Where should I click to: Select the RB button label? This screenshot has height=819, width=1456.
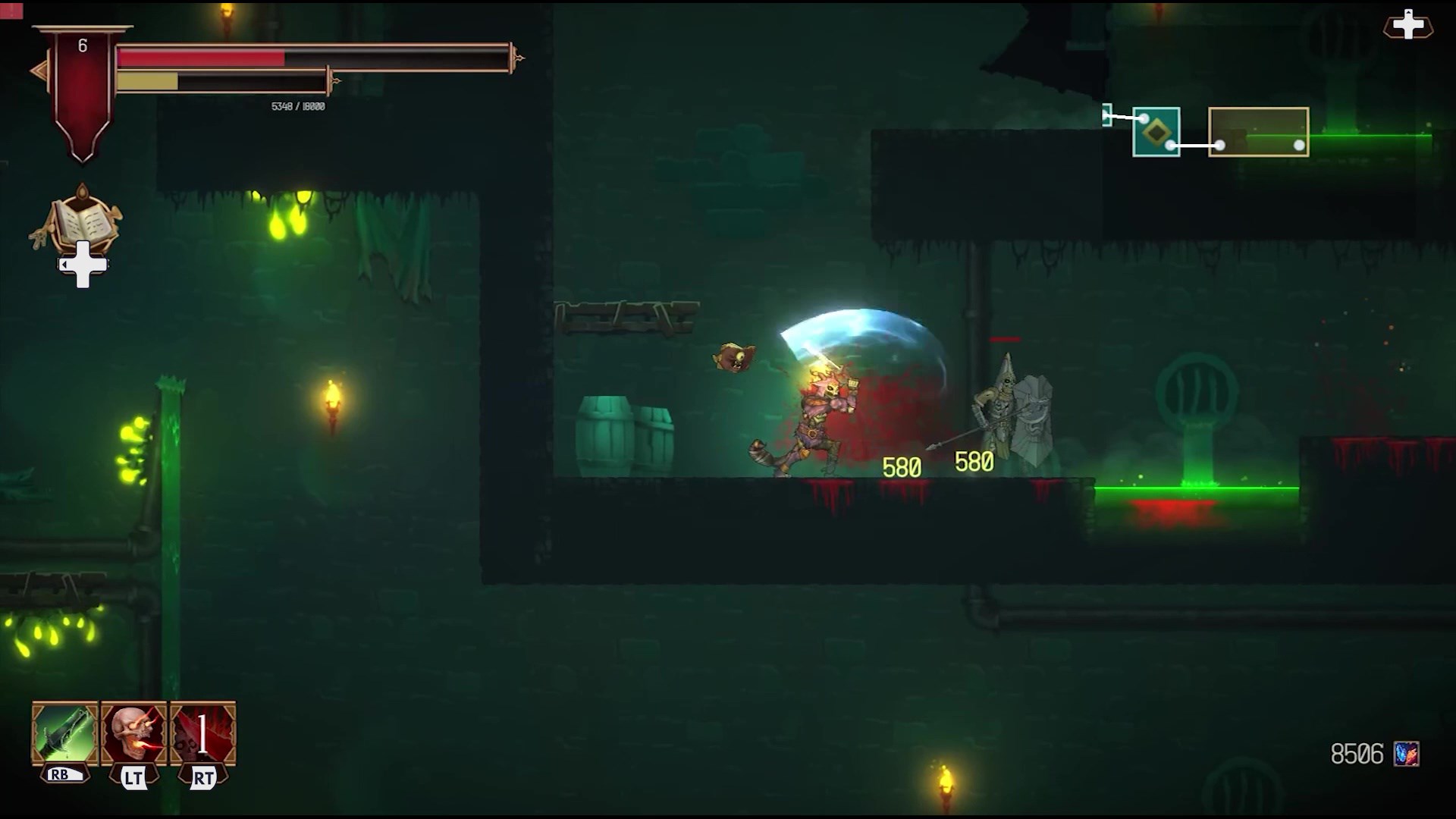point(64,775)
